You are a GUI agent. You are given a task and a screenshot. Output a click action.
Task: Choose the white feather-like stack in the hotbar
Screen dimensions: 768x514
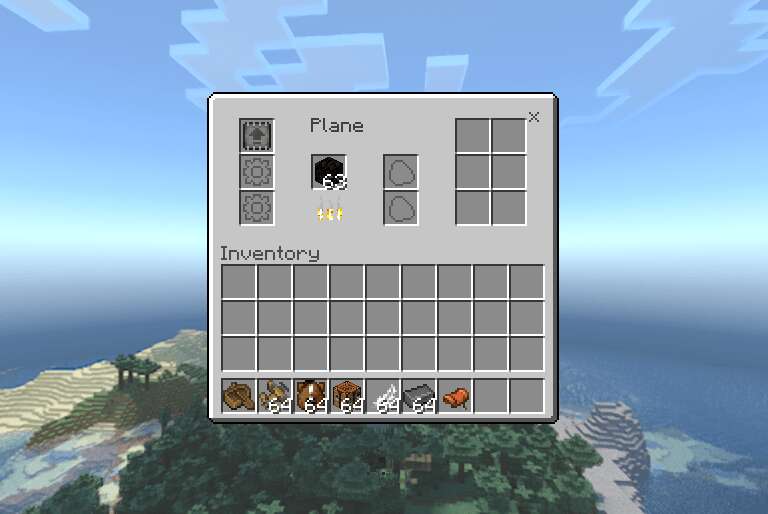coord(382,397)
